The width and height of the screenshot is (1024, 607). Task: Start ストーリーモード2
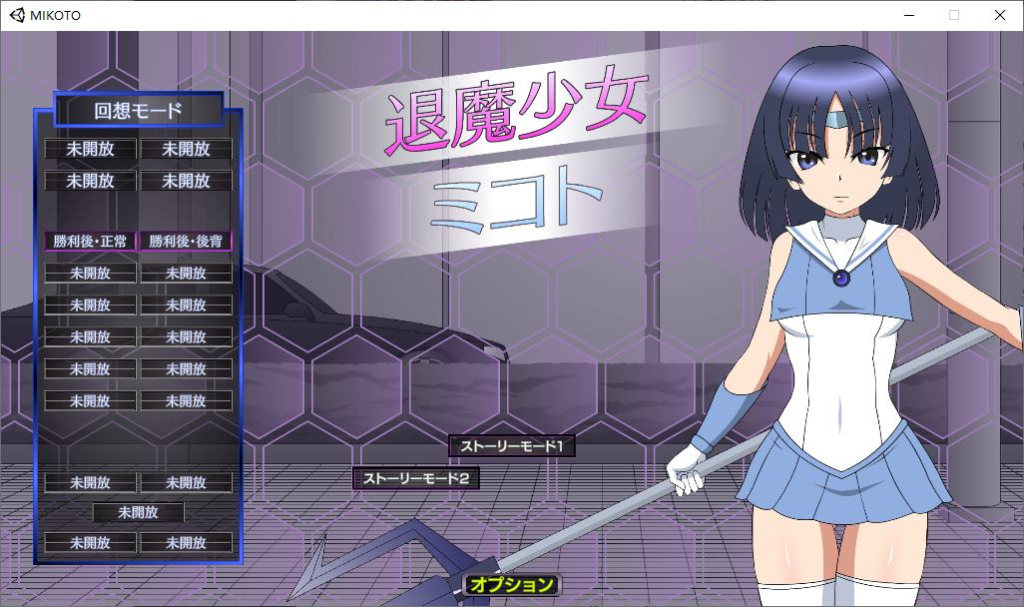pos(416,478)
